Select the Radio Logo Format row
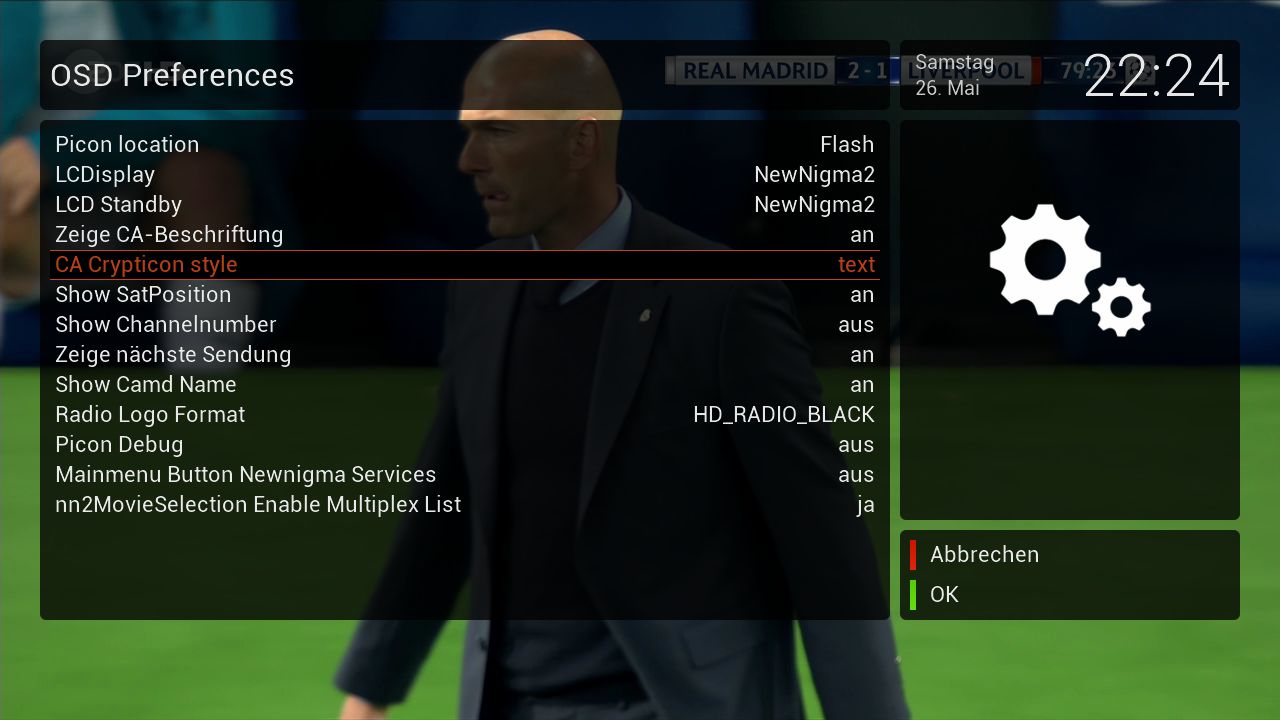The height and width of the screenshot is (720, 1280). tap(464, 415)
